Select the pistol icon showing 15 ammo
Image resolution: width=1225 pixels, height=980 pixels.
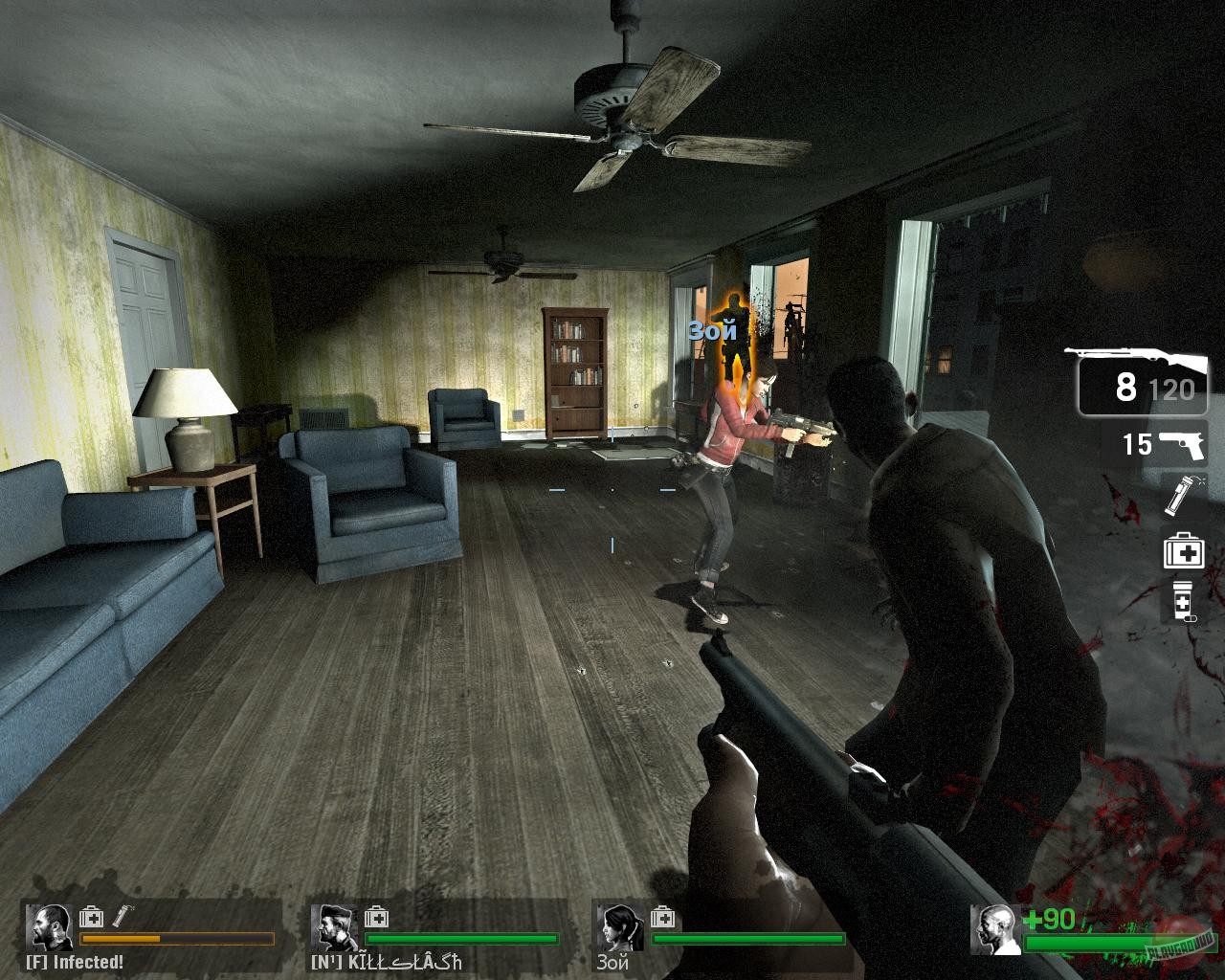[1184, 443]
